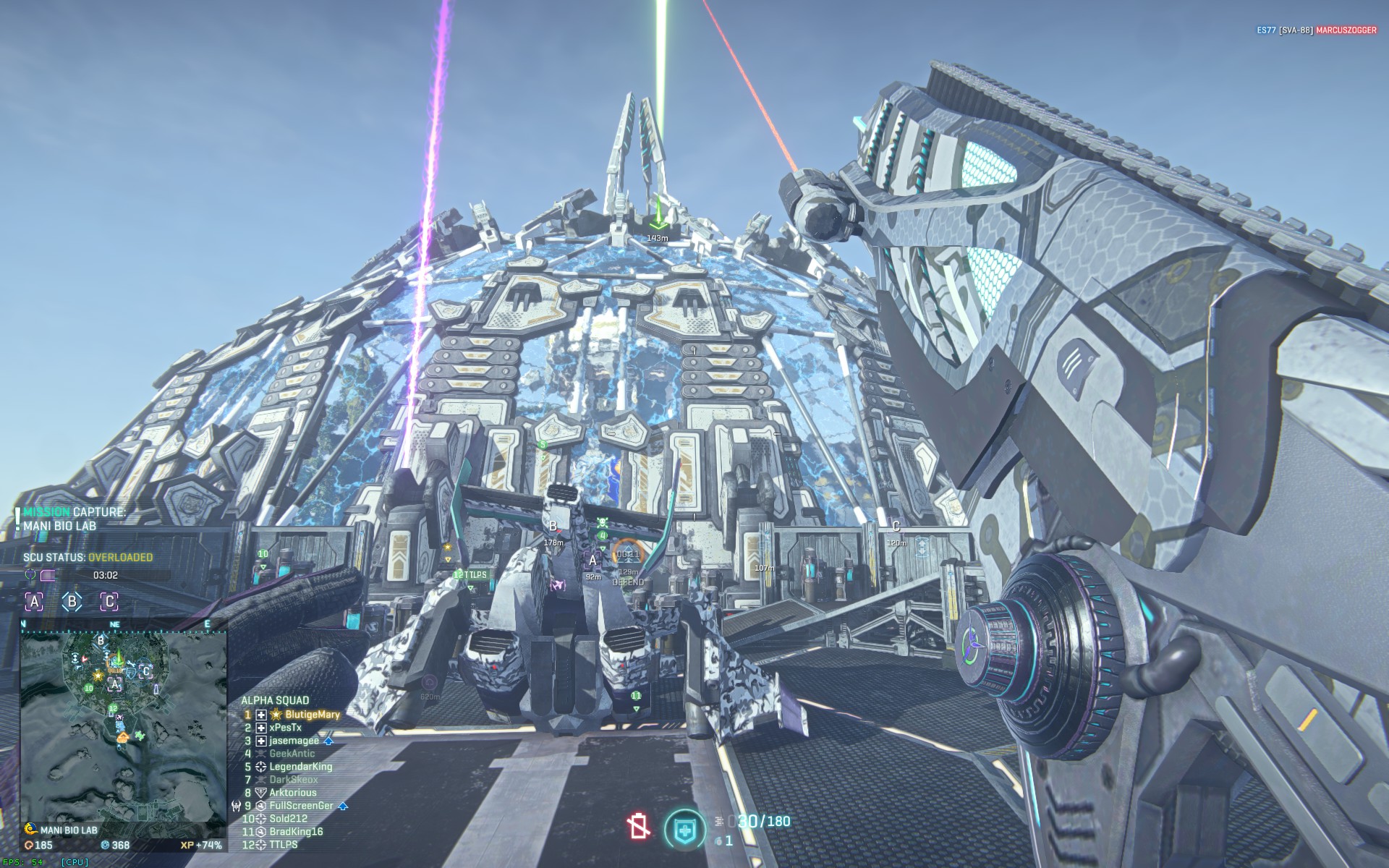The width and height of the screenshot is (1389, 868).
Task: Choose Sold212 from the squad roster
Action: [288, 819]
